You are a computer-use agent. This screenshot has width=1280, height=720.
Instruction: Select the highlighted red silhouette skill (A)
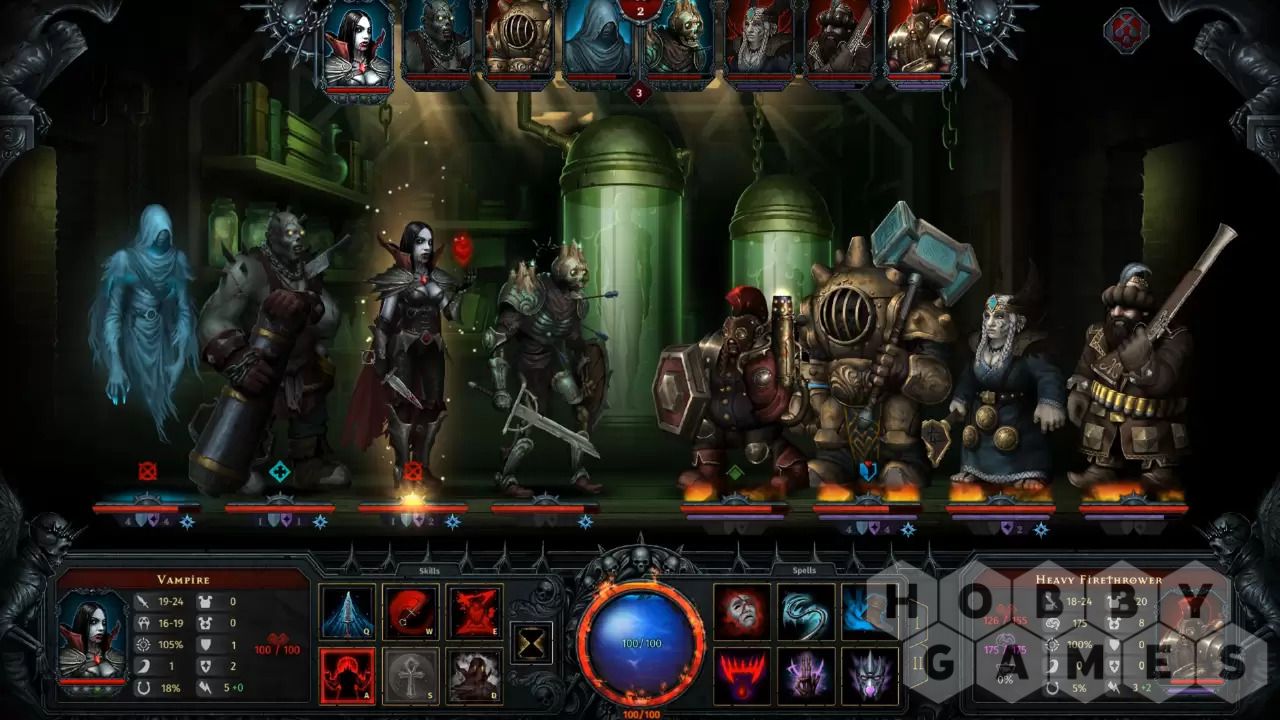[347, 676]
